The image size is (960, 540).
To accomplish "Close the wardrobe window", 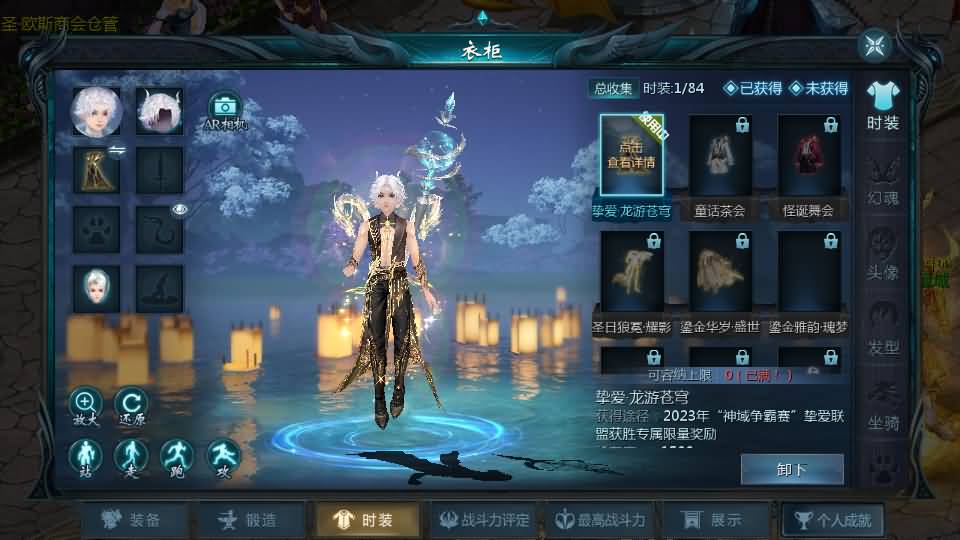I will tap(875, 45).
